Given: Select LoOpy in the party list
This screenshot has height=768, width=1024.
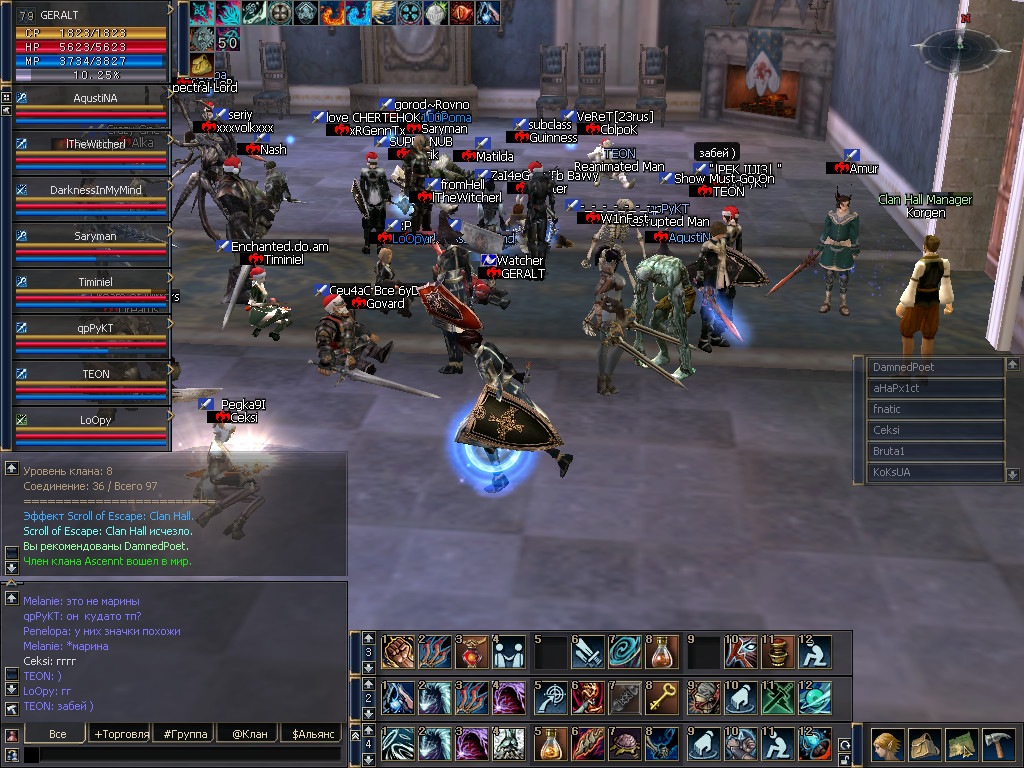Looking at the screenshot, I should [x=95, y=420].
